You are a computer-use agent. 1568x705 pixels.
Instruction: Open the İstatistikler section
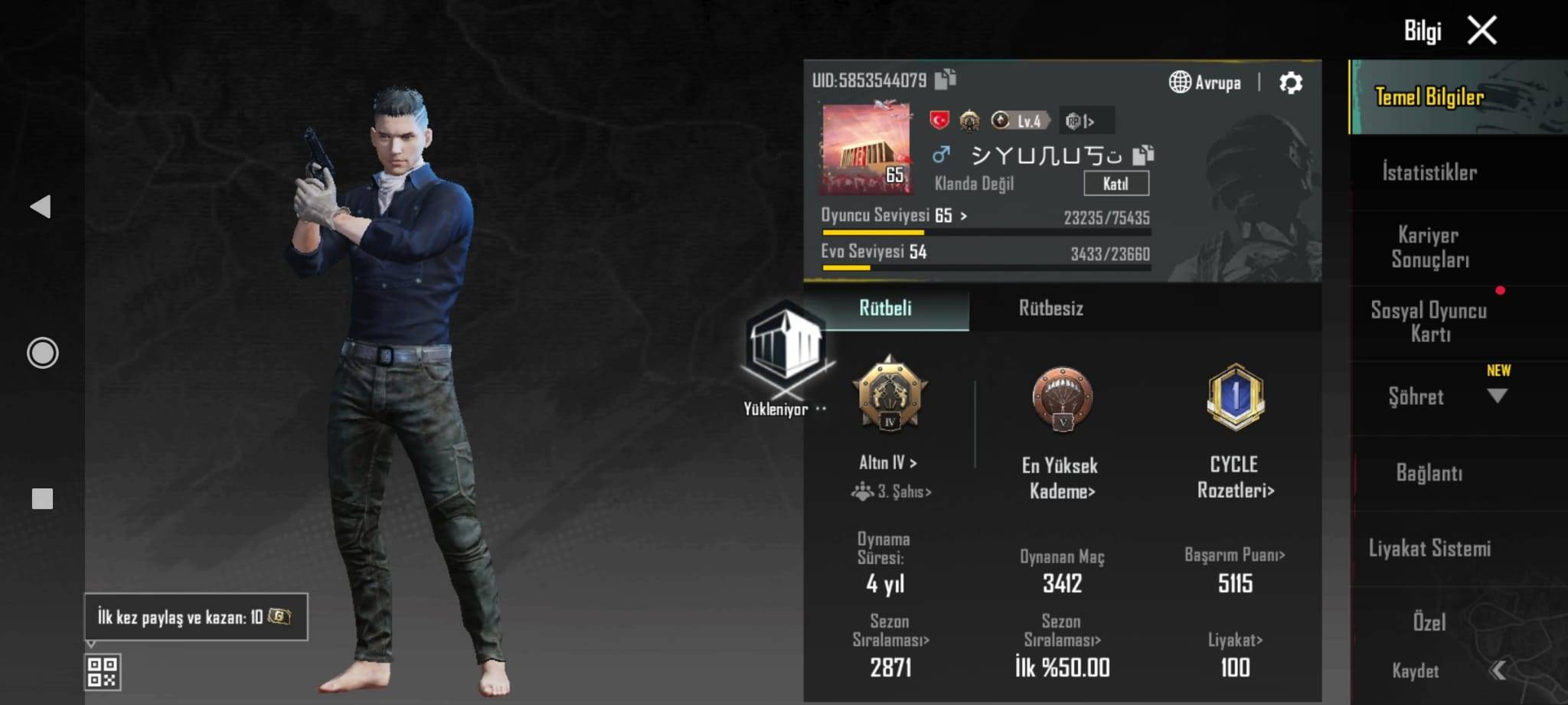(x=1429, y=172)
